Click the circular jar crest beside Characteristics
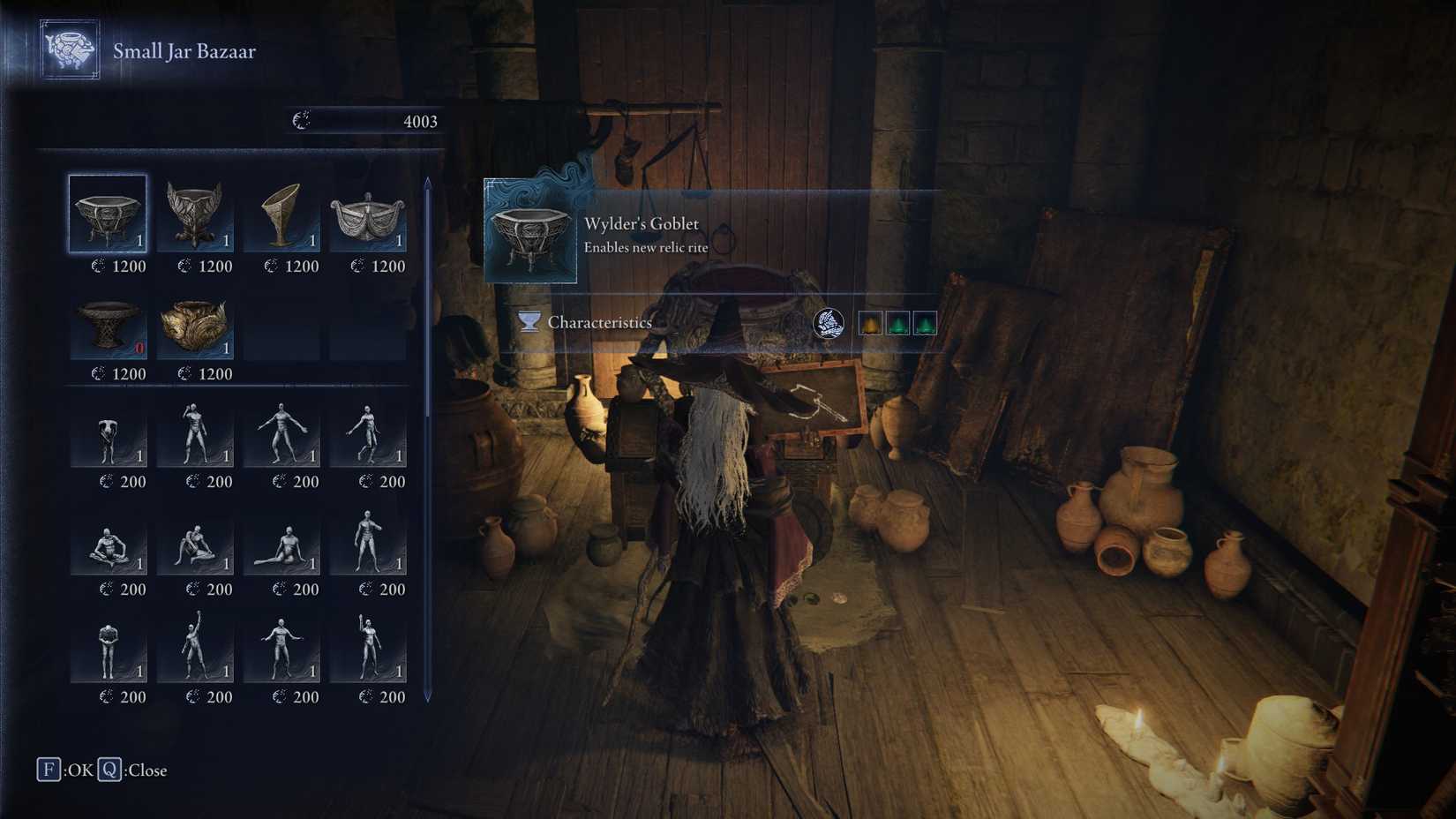The image size is (1456, 819). click(x=828, y=322)
